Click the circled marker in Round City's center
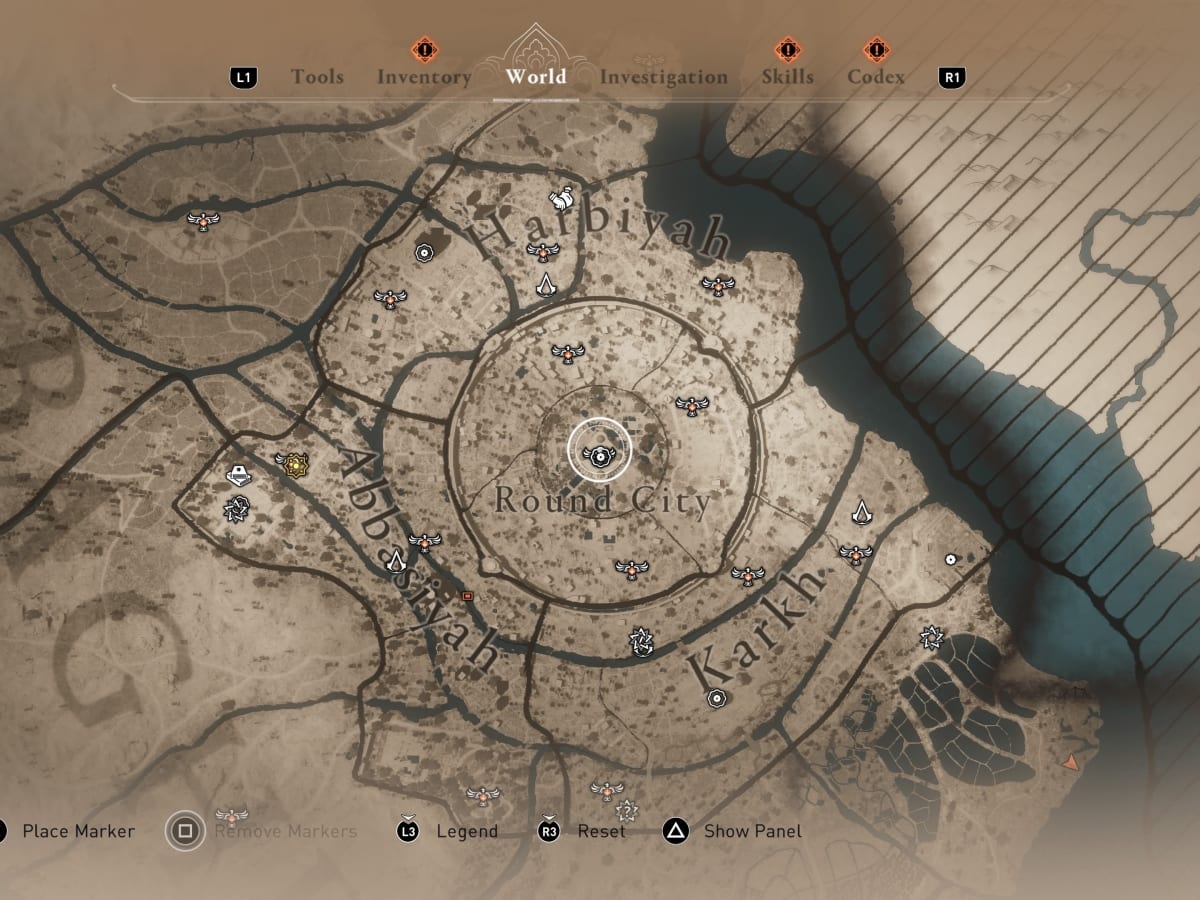Image resolution: width=1200 pixels, height=900 pixels. click(599, 451)
